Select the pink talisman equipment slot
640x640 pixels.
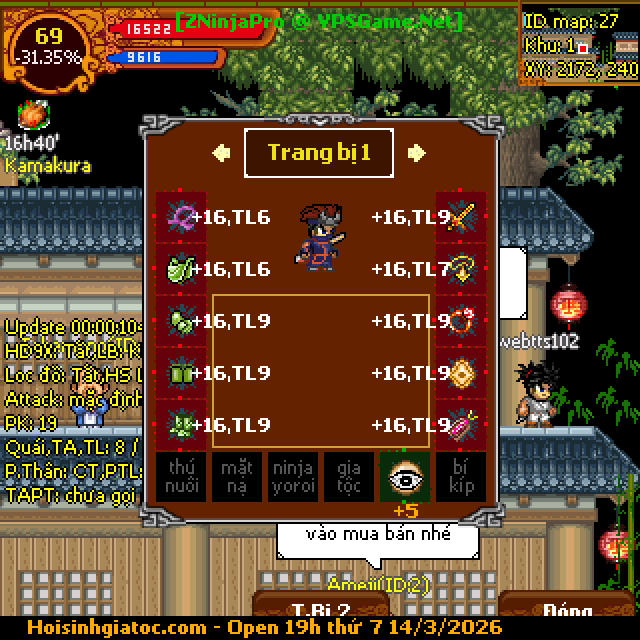(460, 425)
